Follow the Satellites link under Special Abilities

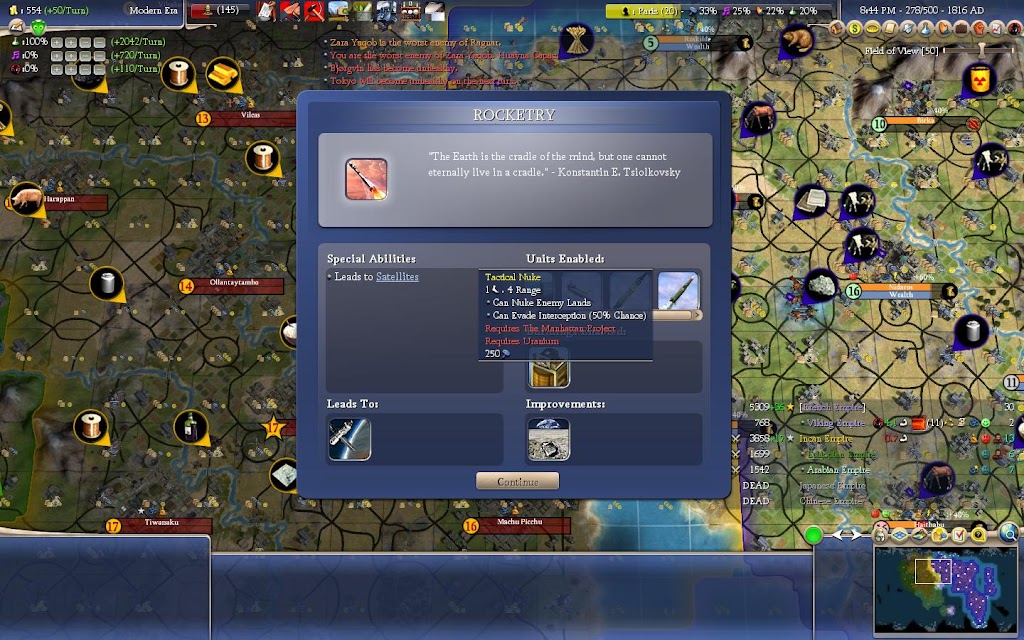[397, 277]
